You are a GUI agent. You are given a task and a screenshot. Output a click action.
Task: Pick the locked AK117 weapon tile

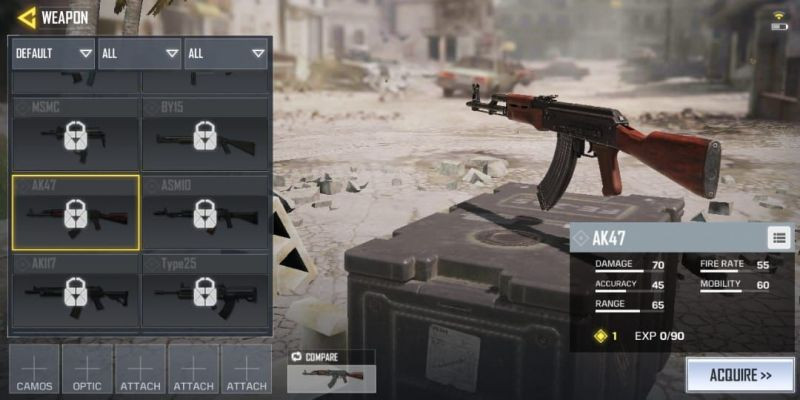[x=75, y=291]
